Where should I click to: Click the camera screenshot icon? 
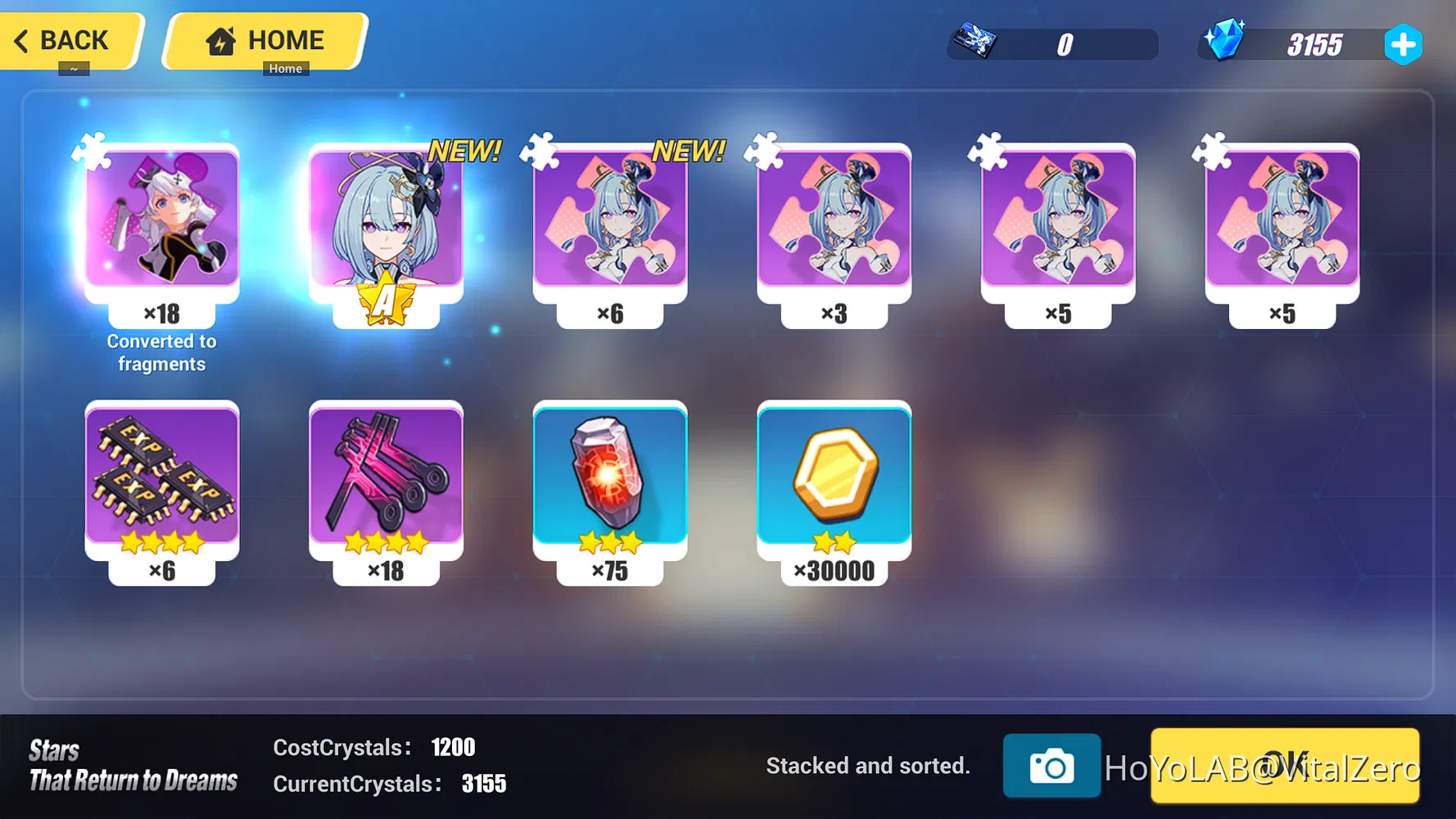1052,767
